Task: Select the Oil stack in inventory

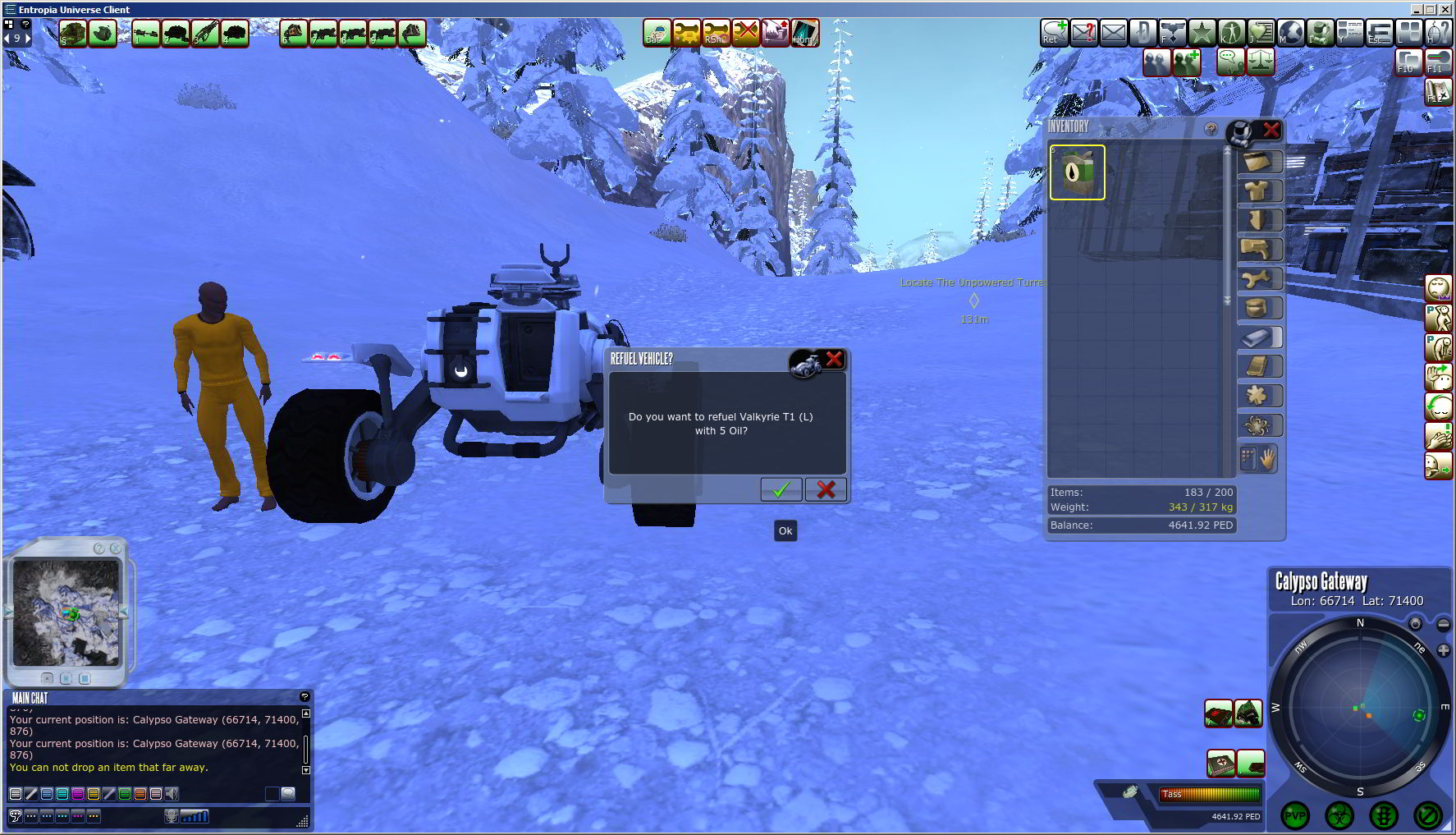Action: click(1077, 172)
